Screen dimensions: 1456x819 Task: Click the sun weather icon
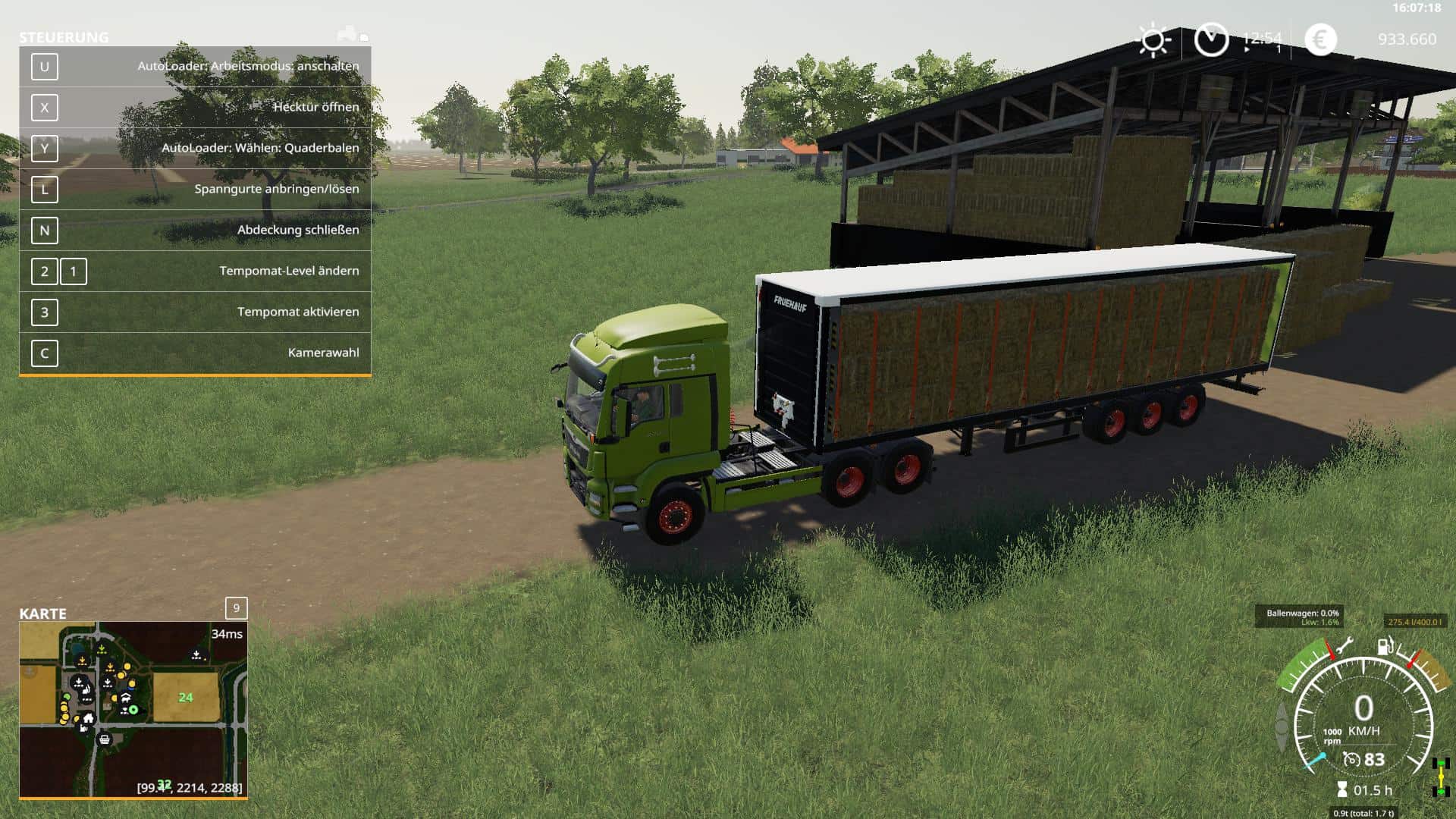[x=1153, y=39]
